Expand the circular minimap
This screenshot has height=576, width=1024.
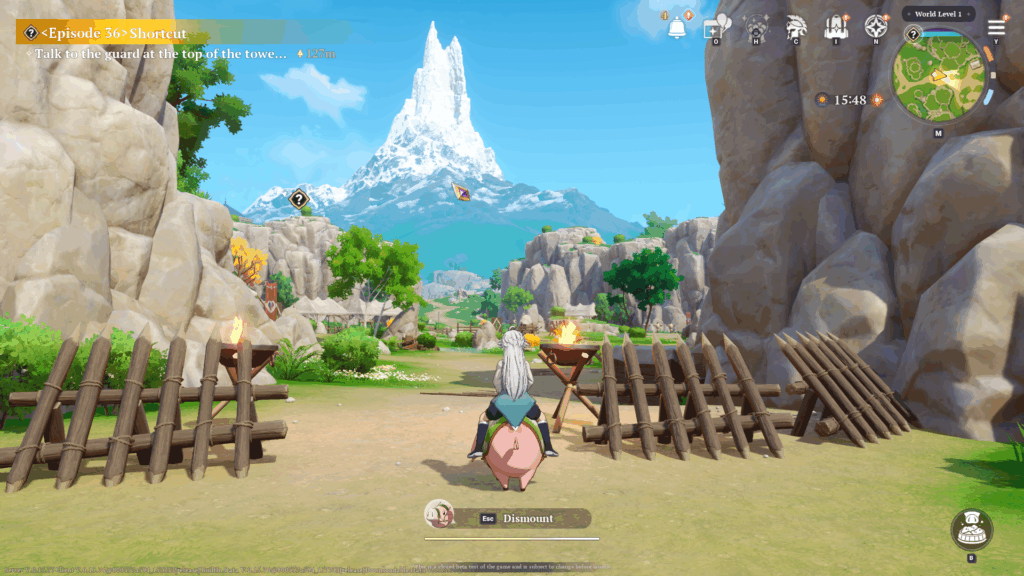[938, 74]
